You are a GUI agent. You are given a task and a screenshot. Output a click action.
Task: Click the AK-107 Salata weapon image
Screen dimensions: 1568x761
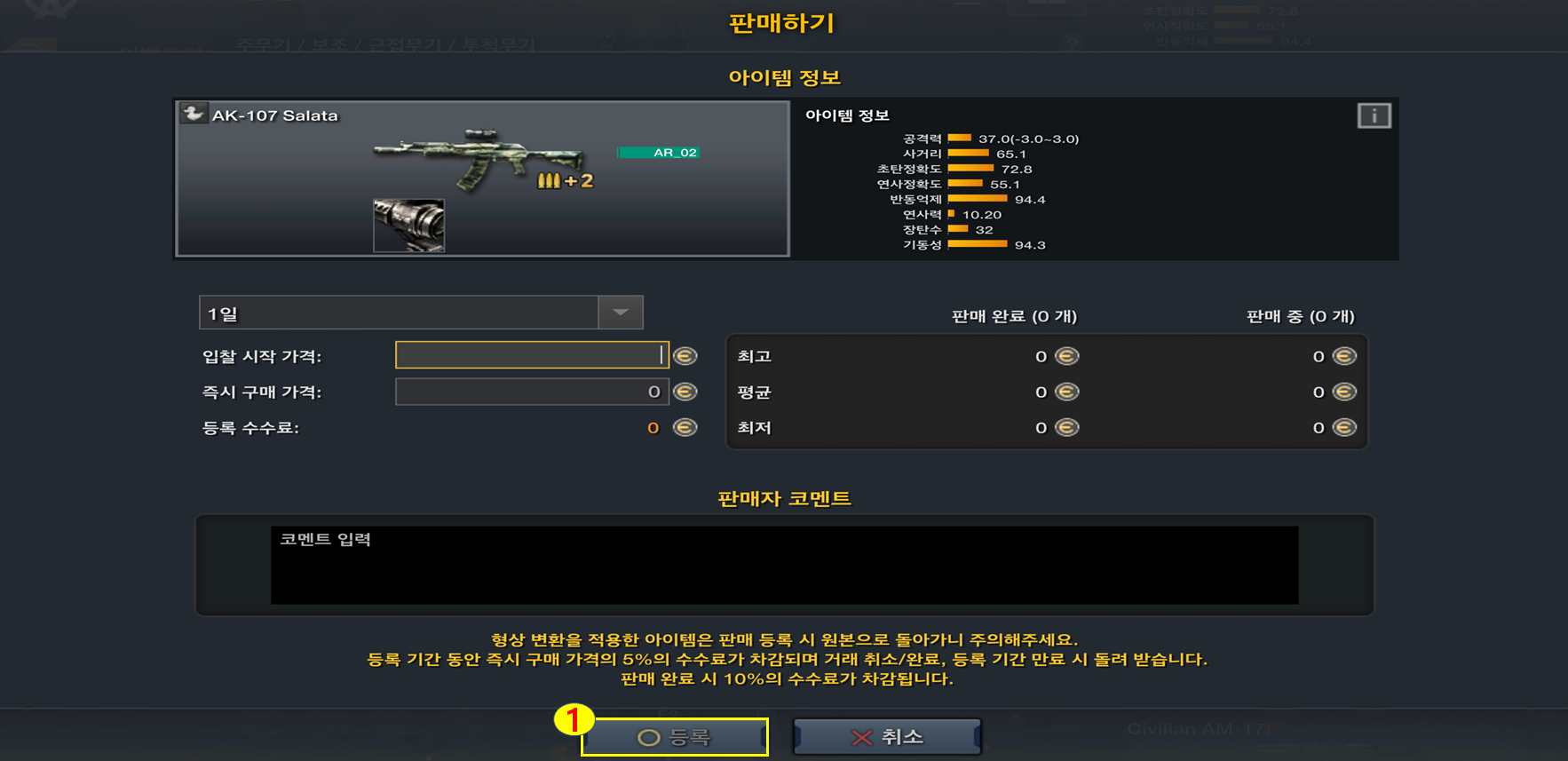479,158
